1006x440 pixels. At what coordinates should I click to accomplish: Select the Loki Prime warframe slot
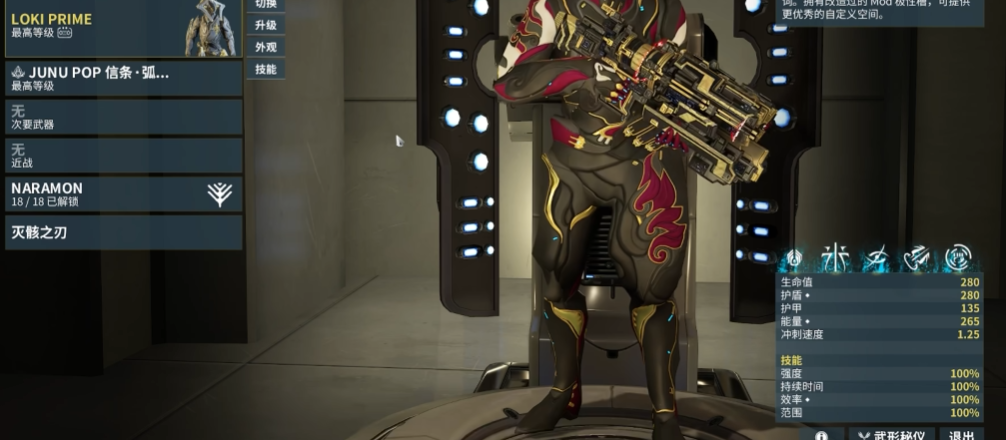tap(122, 28)
